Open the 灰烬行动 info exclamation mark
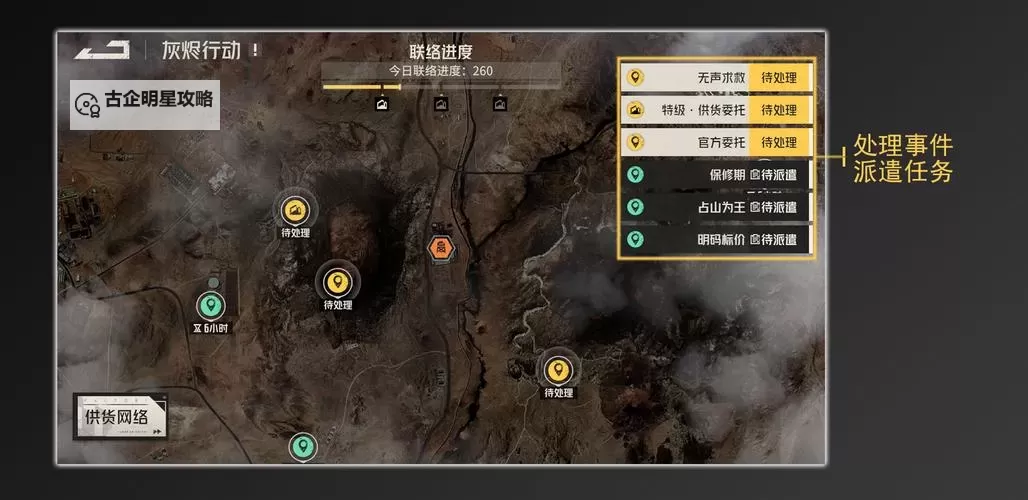The image size is (1028, 500). pyautogui.click(x=256, y=49)
